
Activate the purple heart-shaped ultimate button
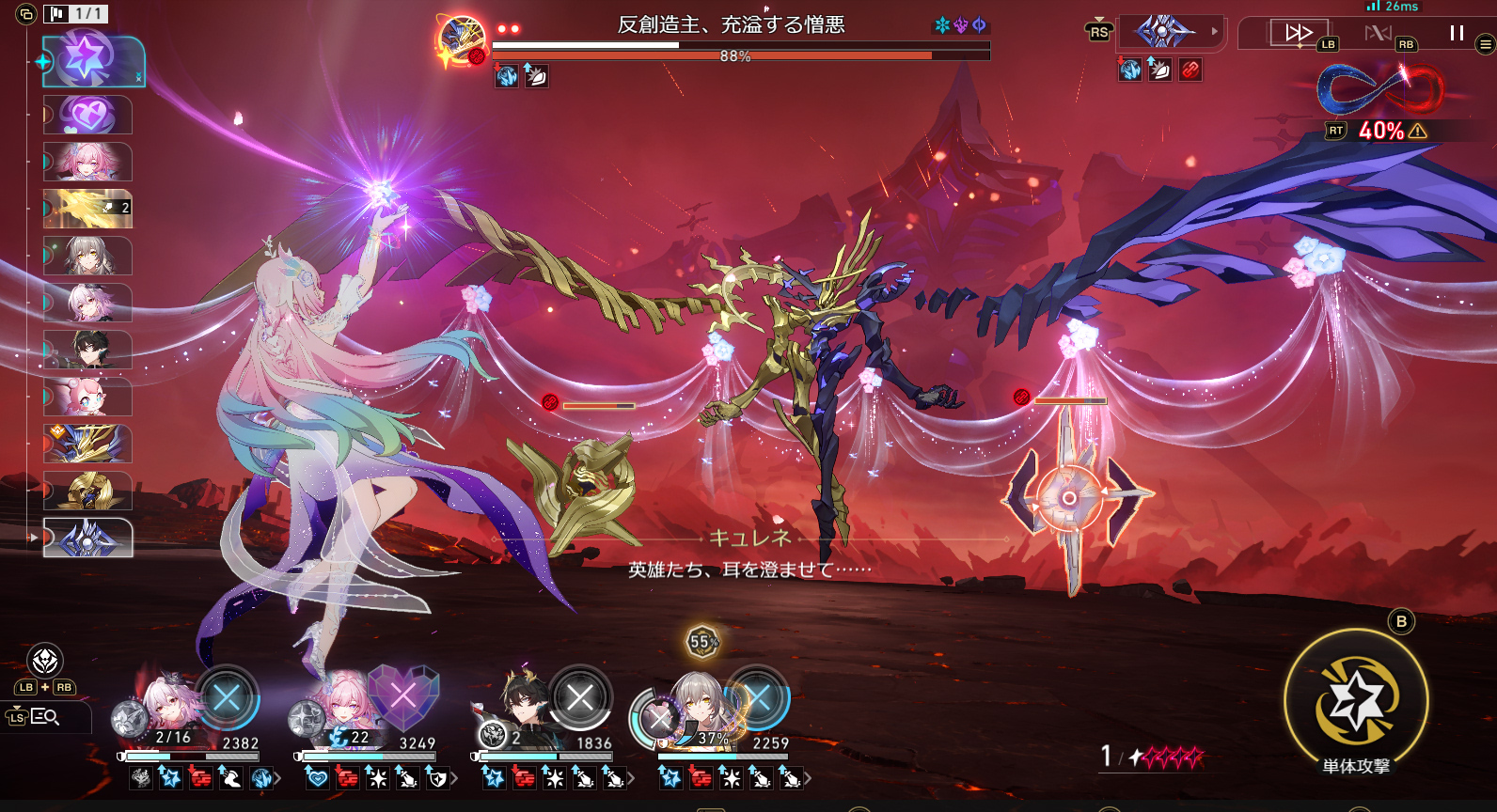402,697
